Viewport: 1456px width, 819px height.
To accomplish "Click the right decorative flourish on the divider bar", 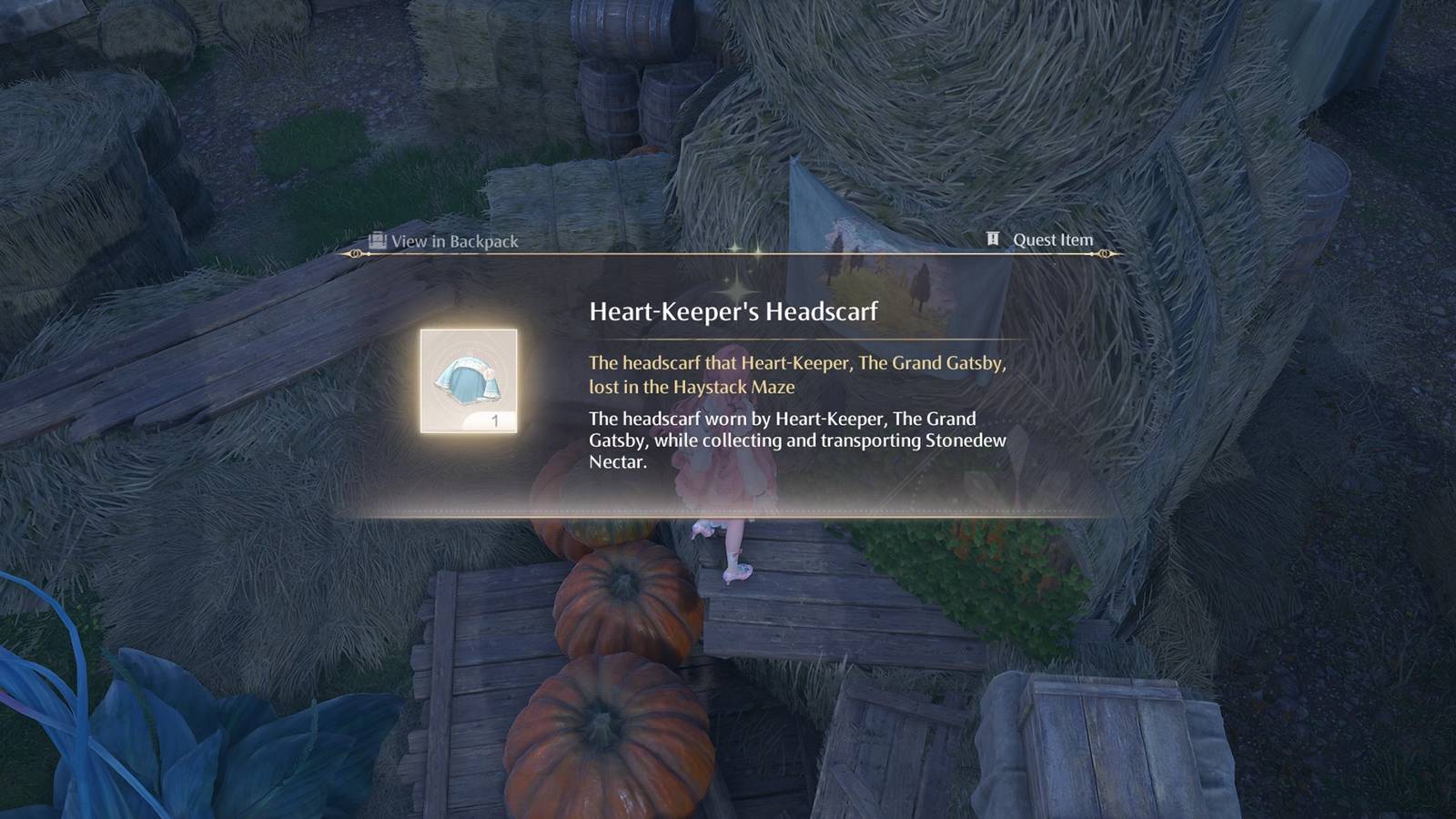I will click(x=1106, y=254).
